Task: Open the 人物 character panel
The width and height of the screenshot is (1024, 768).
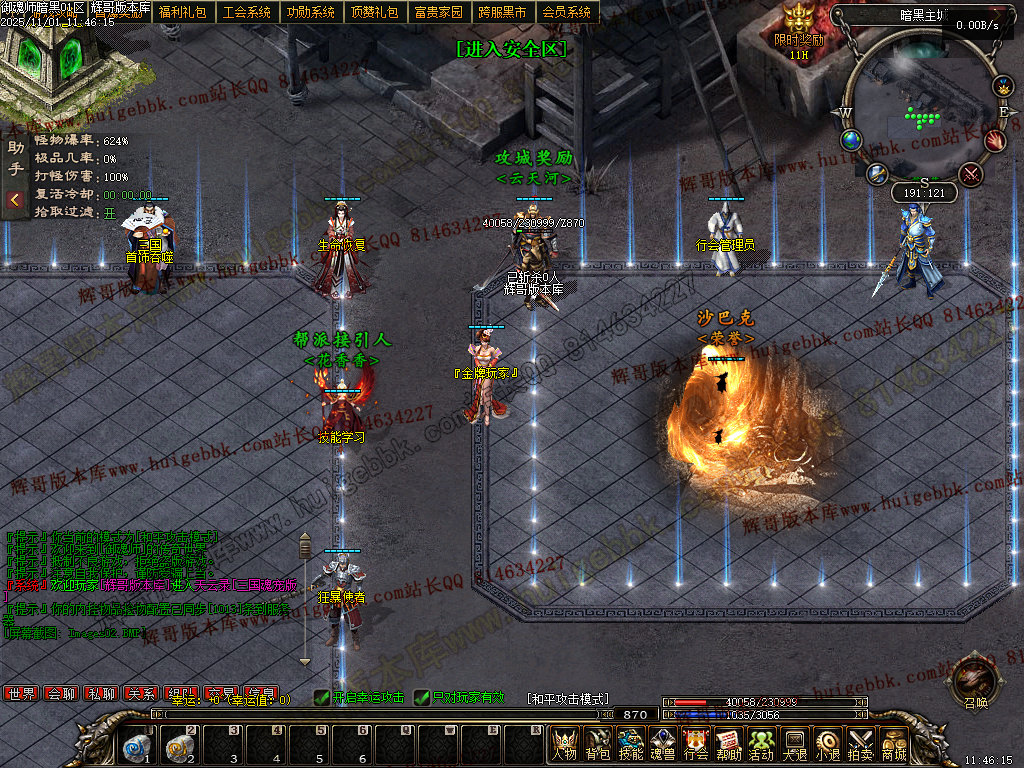Action: tap(564, 744)
